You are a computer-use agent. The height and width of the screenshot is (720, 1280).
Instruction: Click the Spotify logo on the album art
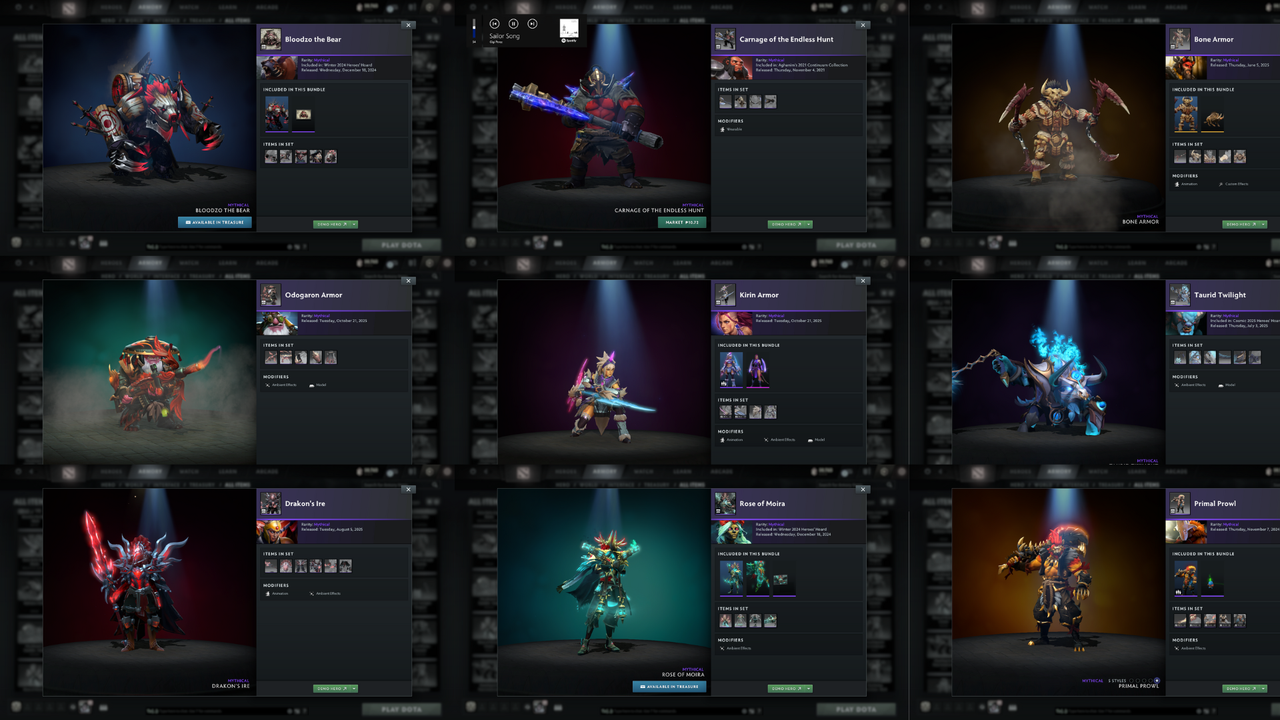pos(563,39)
